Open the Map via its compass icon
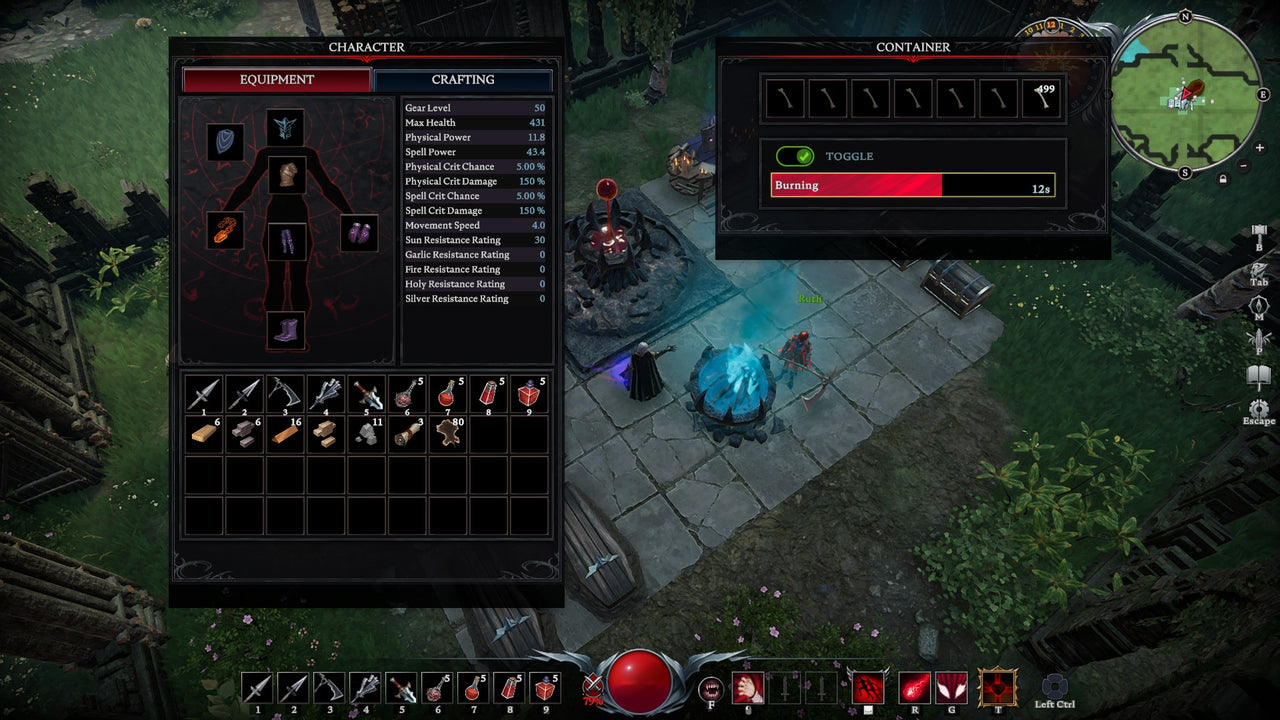1280x720 pixels. click(x=1258, y=303)
